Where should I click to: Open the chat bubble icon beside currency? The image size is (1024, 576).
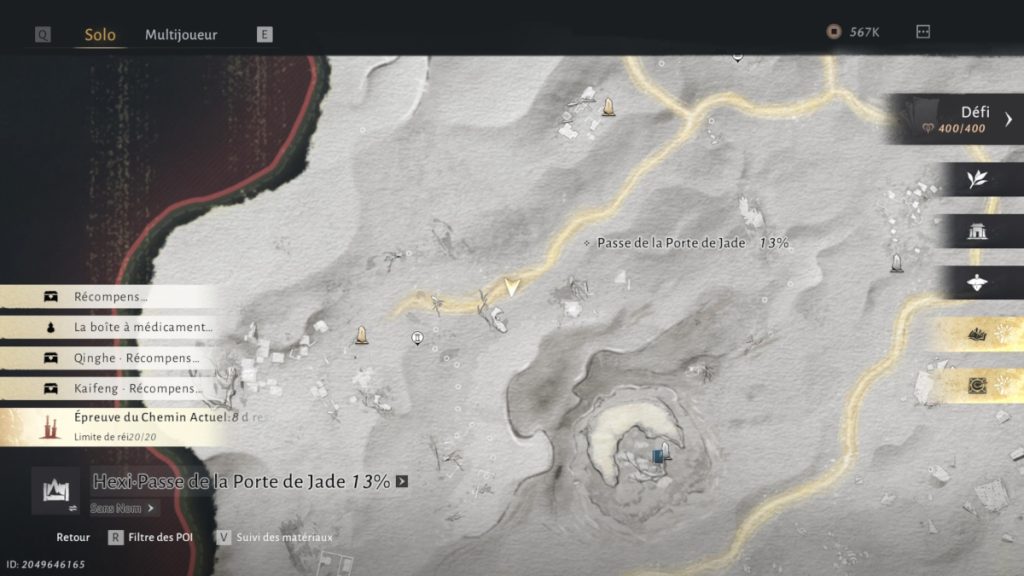pyautogui.click(x=923, y=32)
